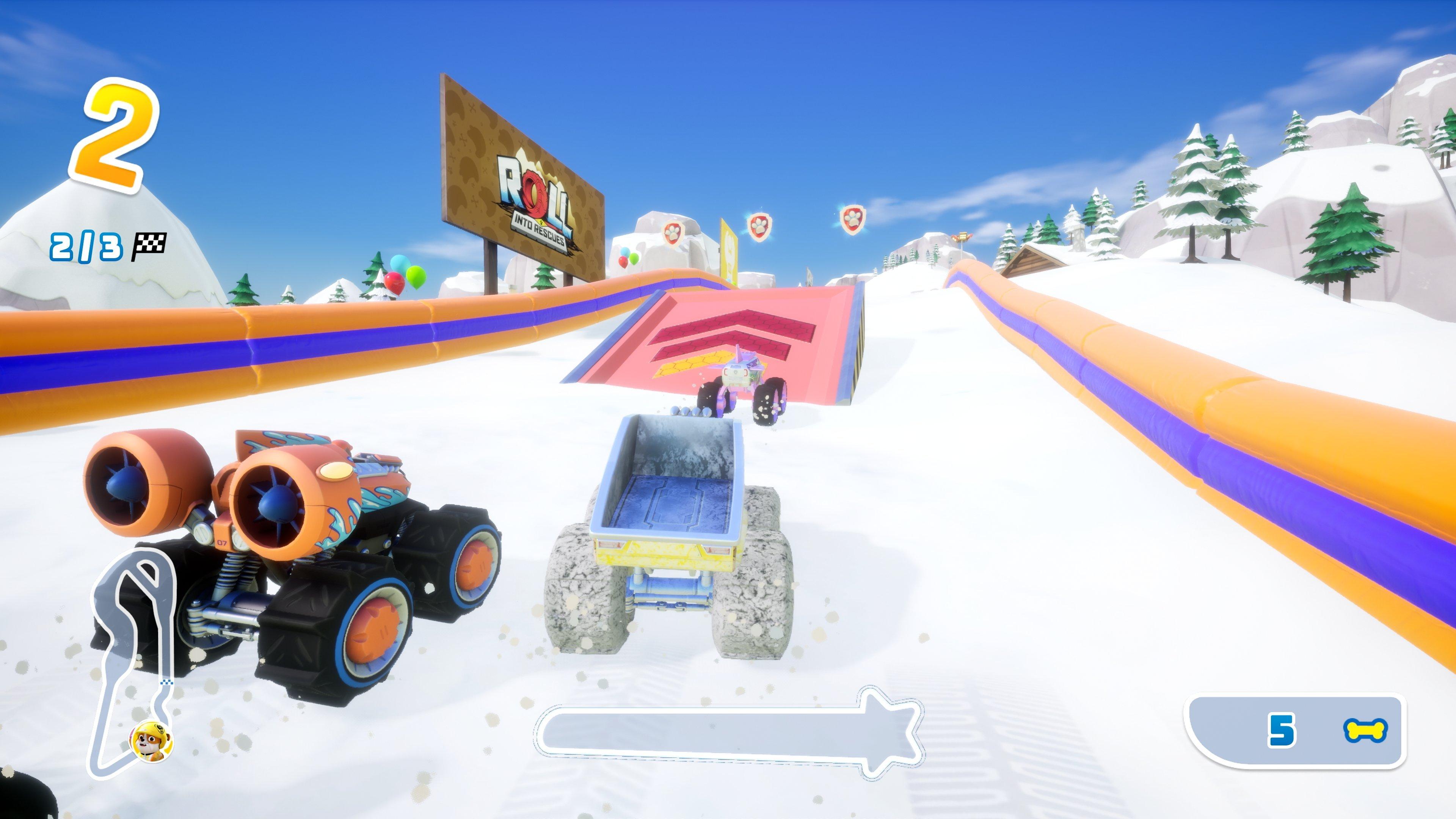Open the ROLL INTO RESCUES billboard
Viewport: 1456px width, 819px height.
coord(537,187)
